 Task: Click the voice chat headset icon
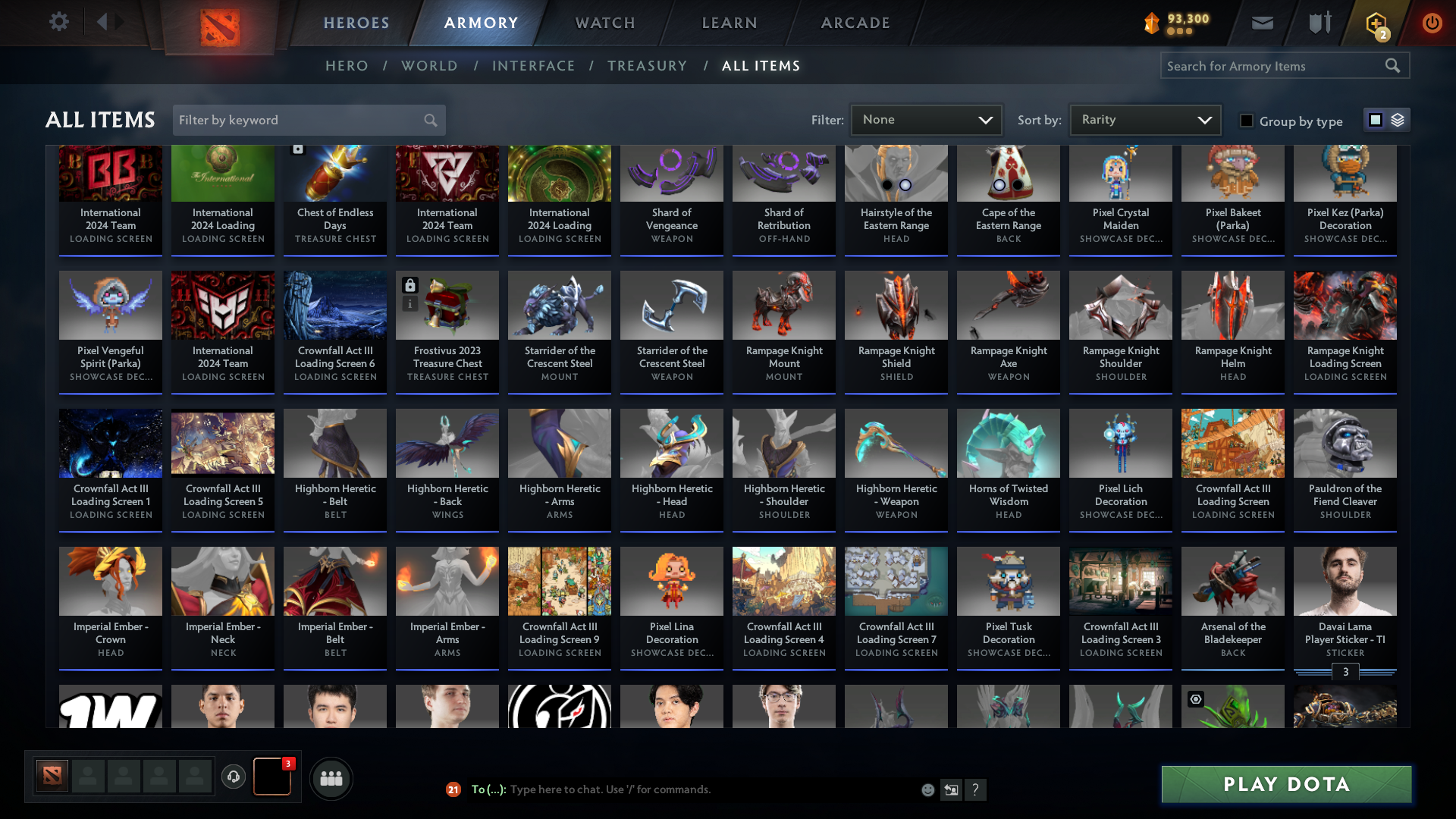(x=234, y=777)
